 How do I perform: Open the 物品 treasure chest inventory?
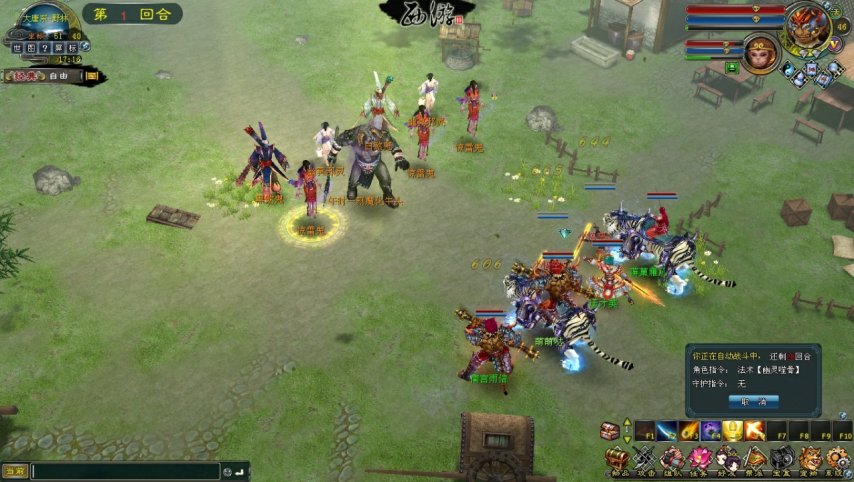[x=619, y=459]
